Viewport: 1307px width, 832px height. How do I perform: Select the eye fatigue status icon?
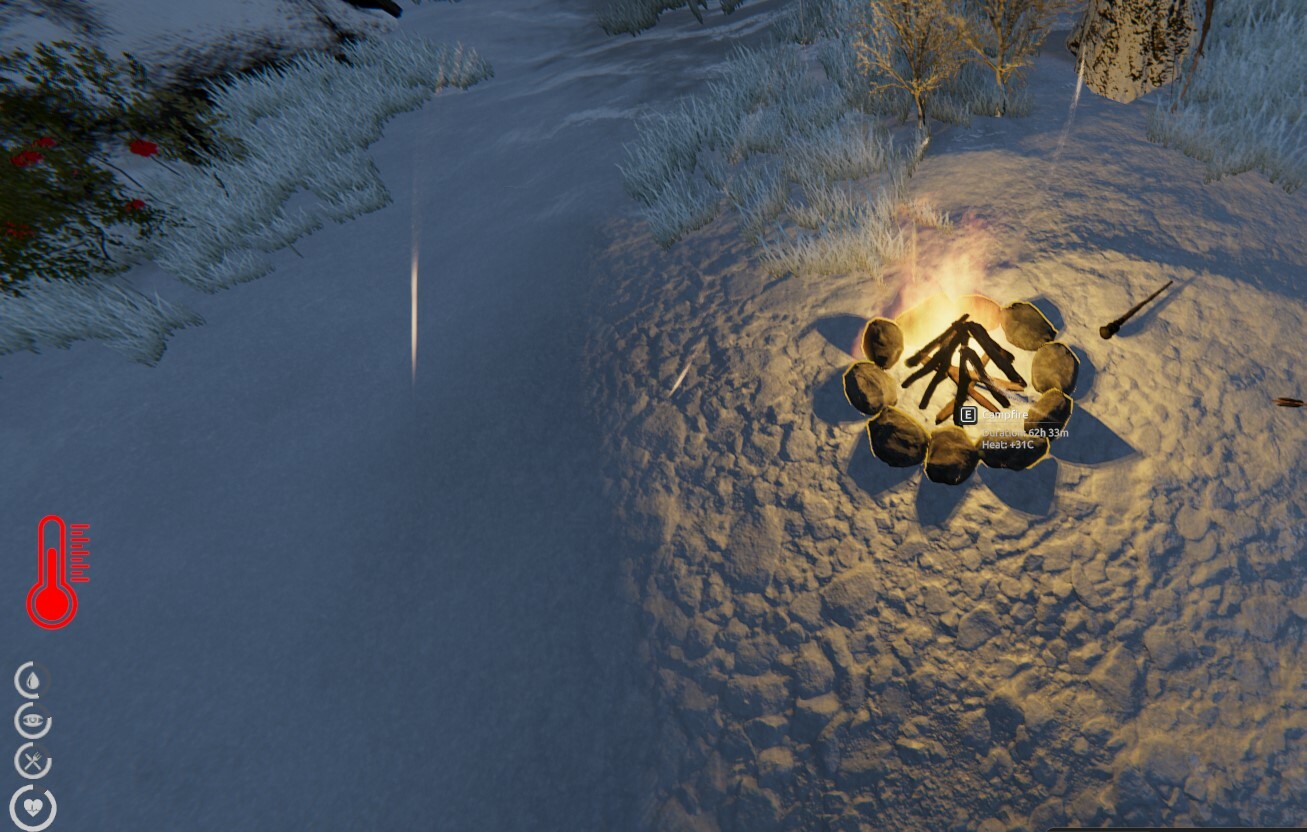[31, 722]
